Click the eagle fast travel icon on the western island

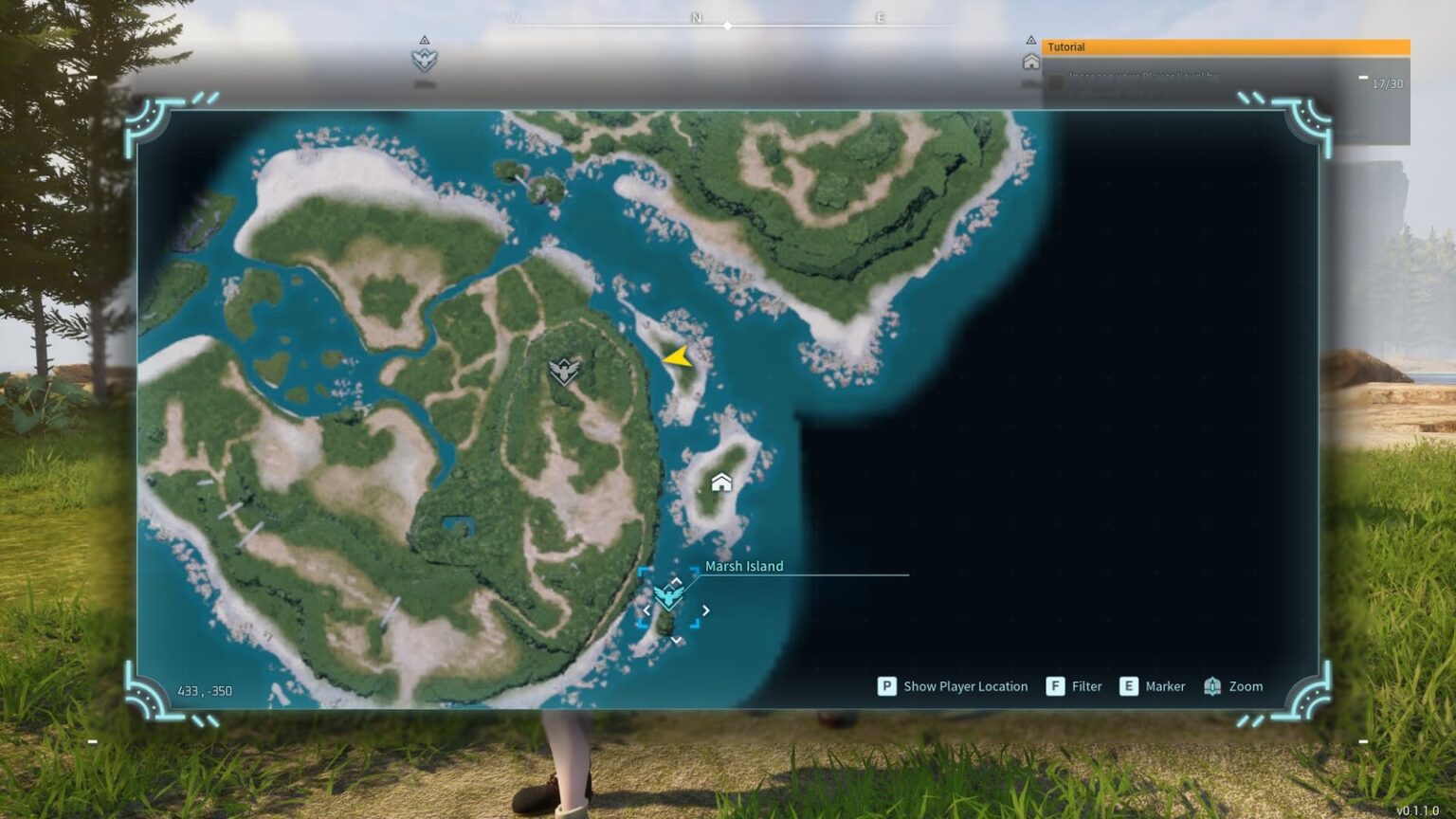(563, 370)
